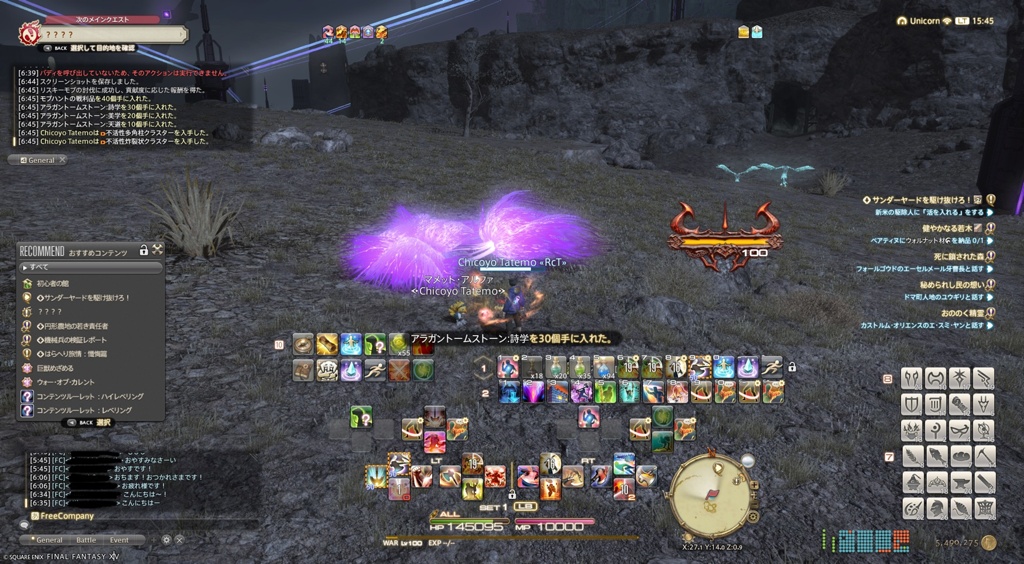The height and width of the screenshot is (564, 1024).
Task: Open chat log settings gear
Action: [x=167, y=540]
